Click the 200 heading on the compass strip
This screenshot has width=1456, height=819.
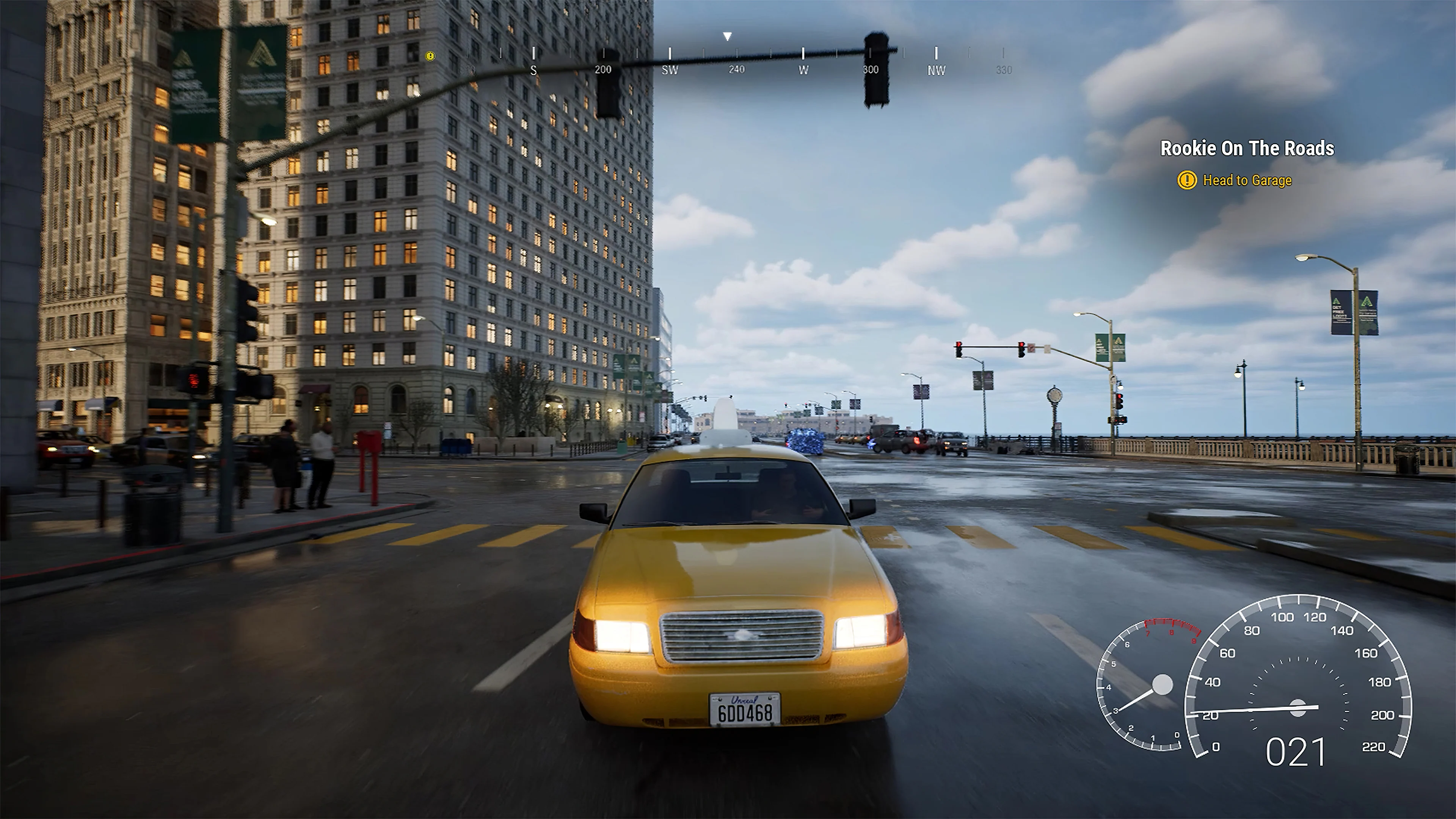pos(603,69)
